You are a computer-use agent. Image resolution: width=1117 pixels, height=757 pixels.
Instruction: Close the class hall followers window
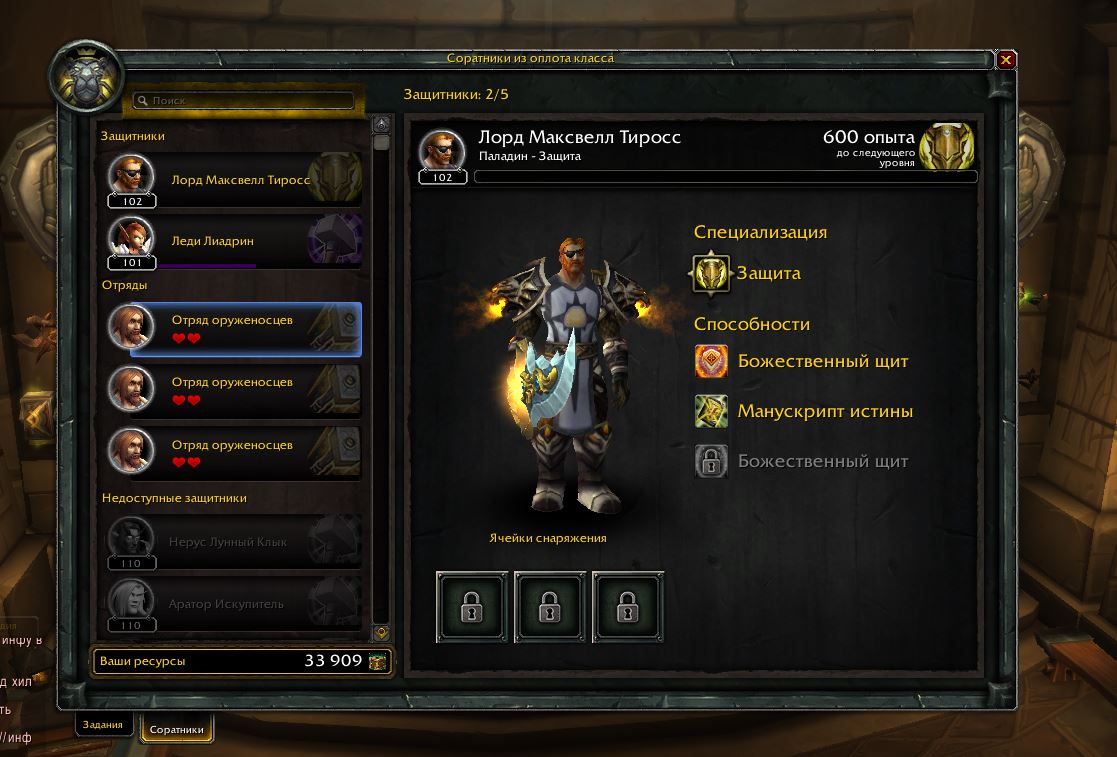1006,60
